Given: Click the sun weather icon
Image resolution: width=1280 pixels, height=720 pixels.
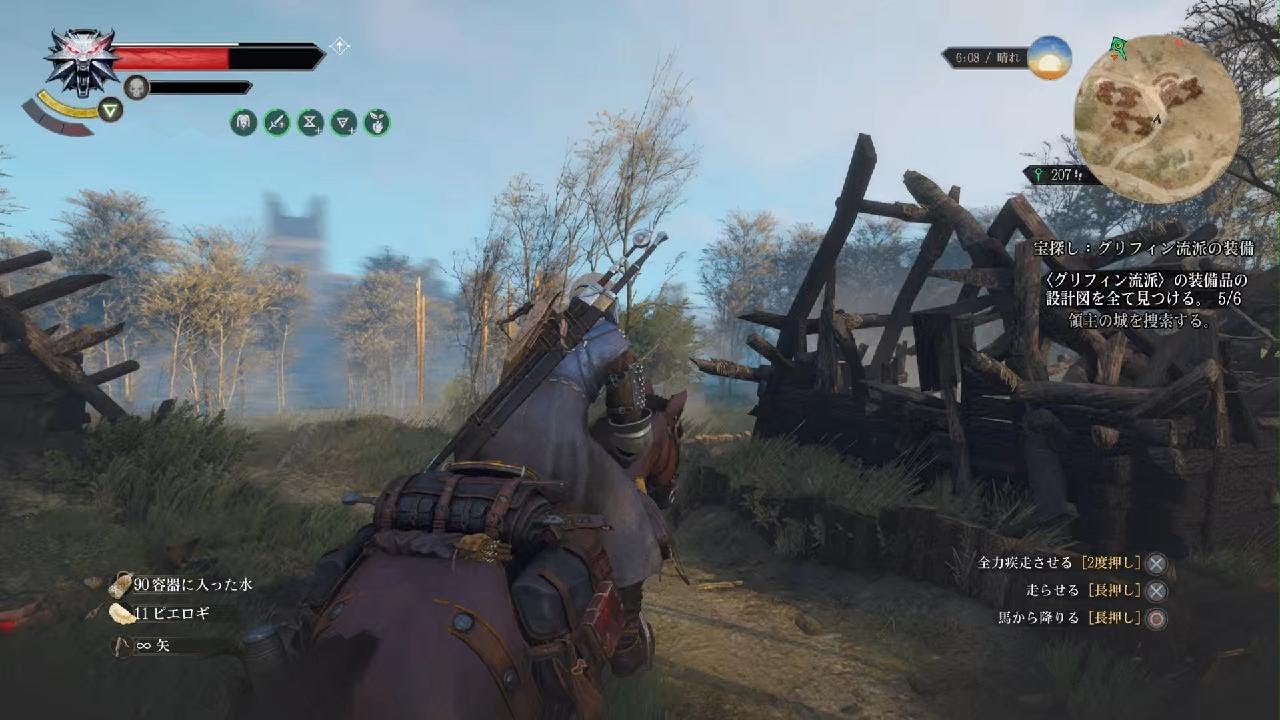Looking at the screenshot, I should coord(1049,58).
